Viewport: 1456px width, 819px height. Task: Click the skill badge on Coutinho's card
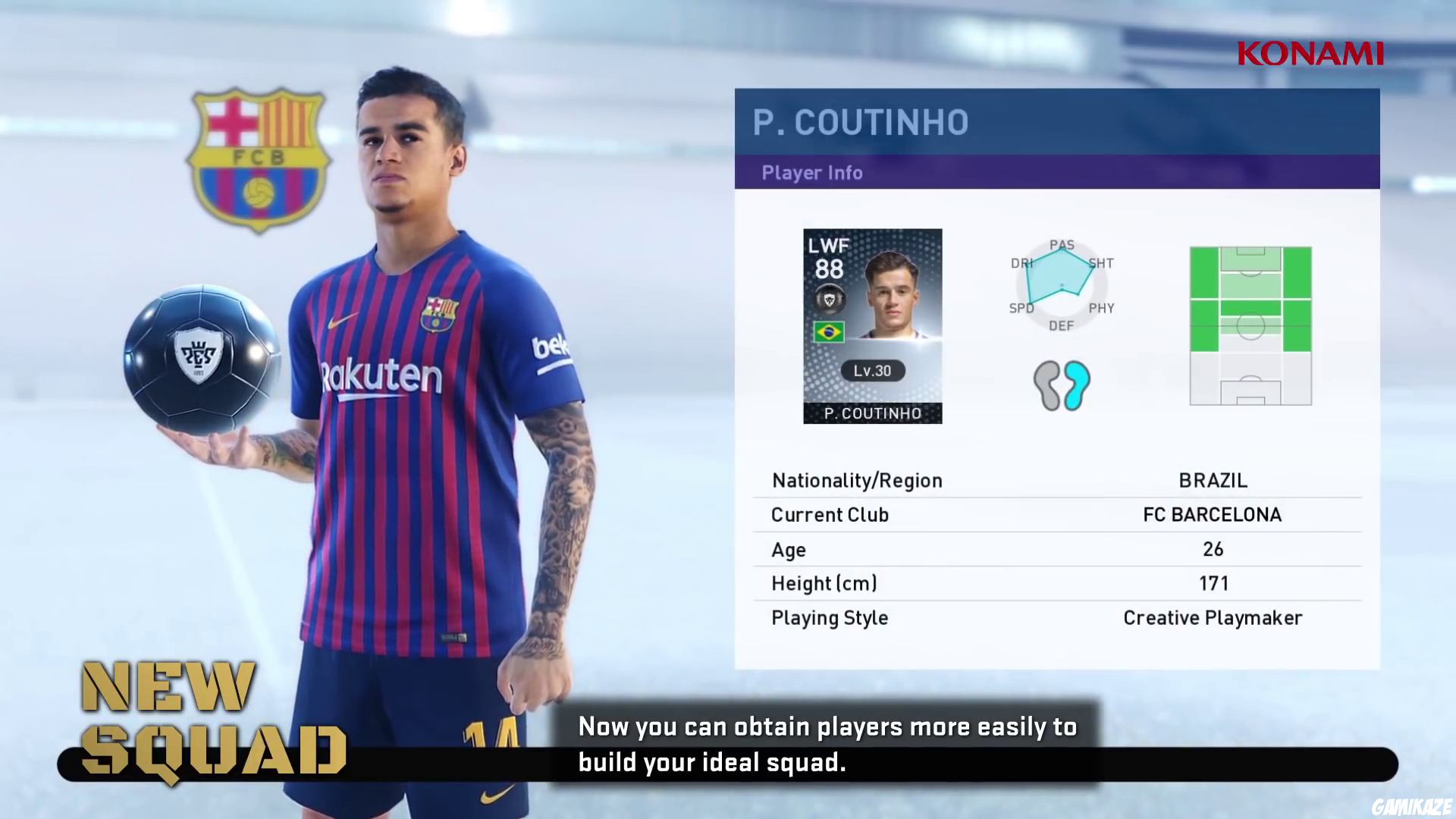[830, 299]
